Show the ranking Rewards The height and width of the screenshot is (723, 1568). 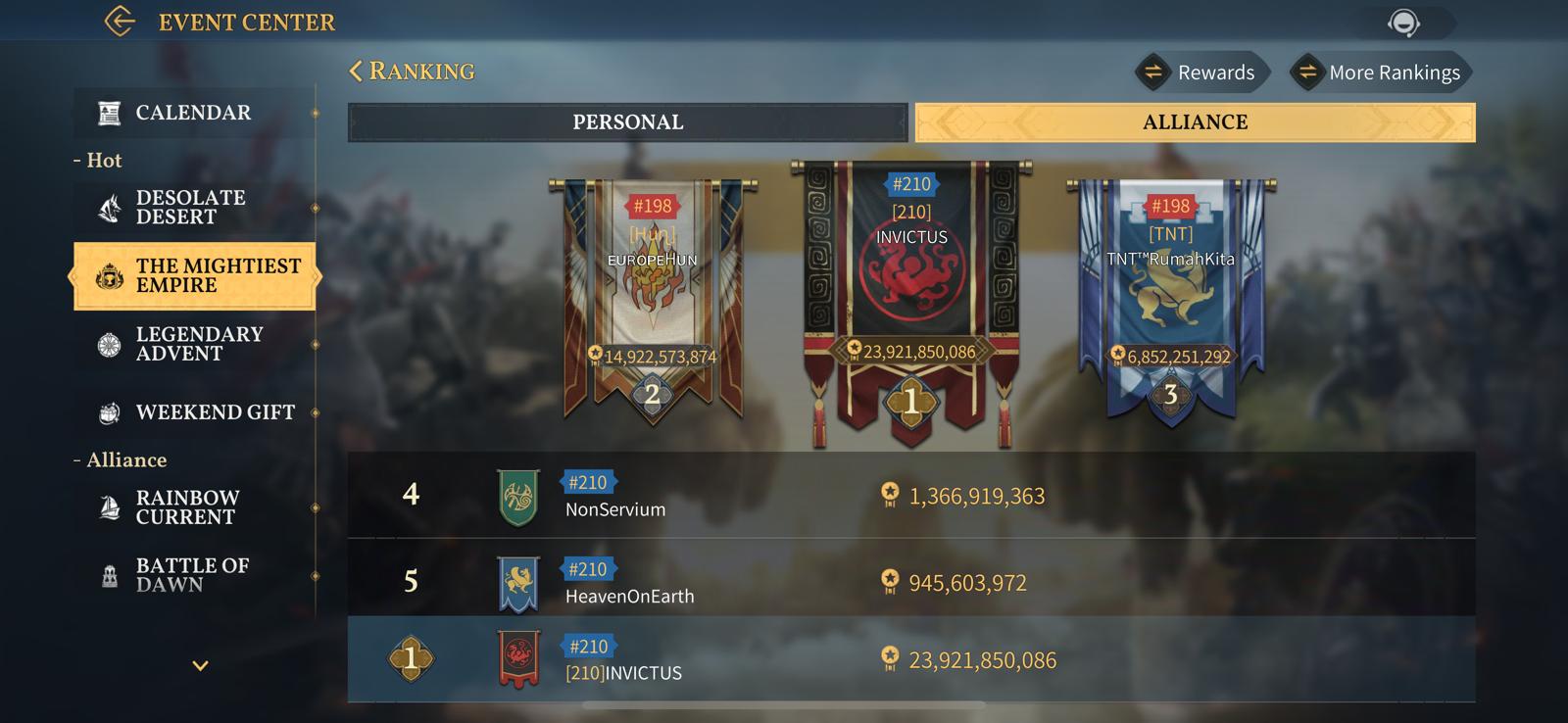[1202, 72]
